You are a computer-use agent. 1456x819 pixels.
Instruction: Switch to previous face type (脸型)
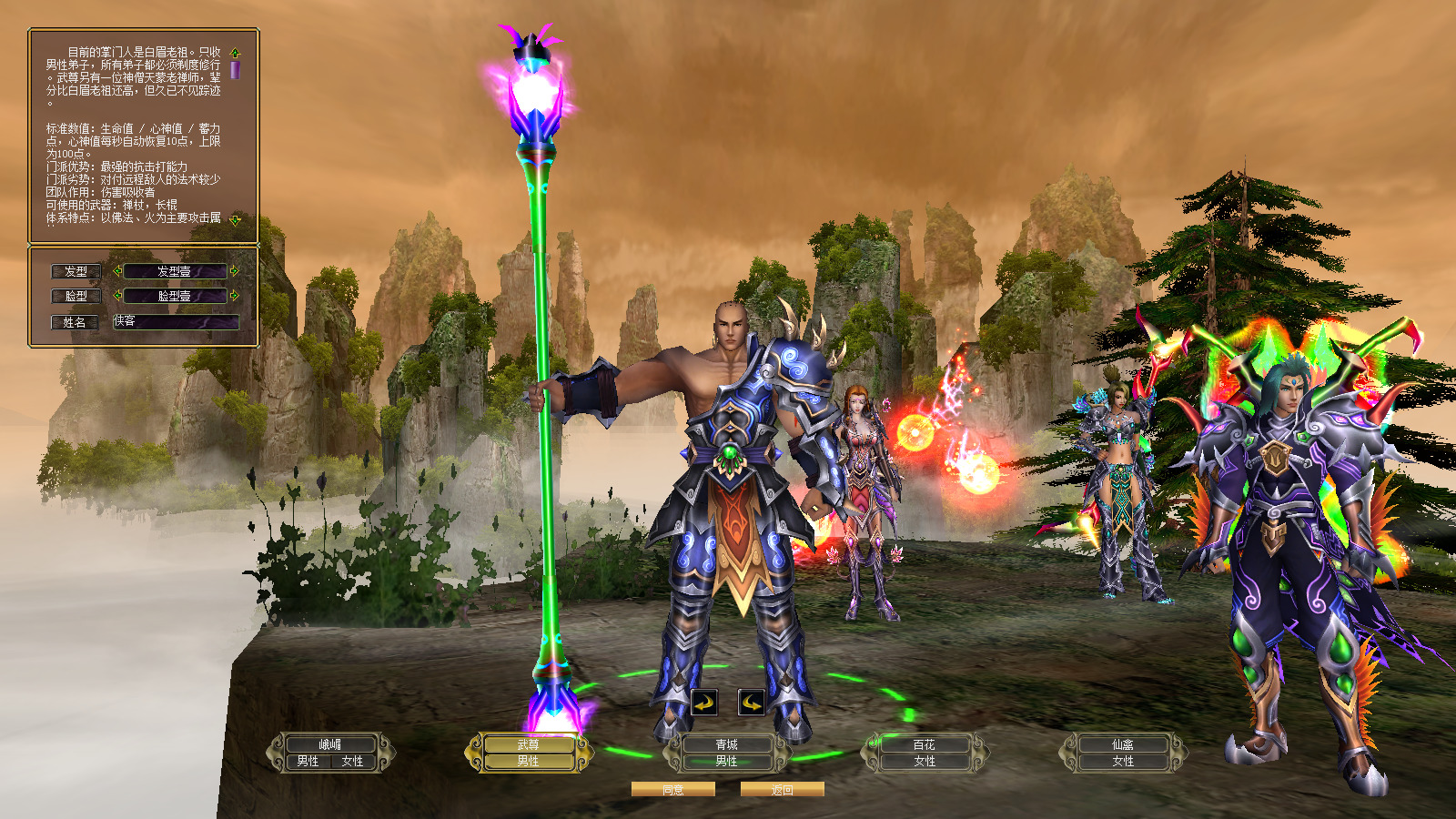[117, 295]
